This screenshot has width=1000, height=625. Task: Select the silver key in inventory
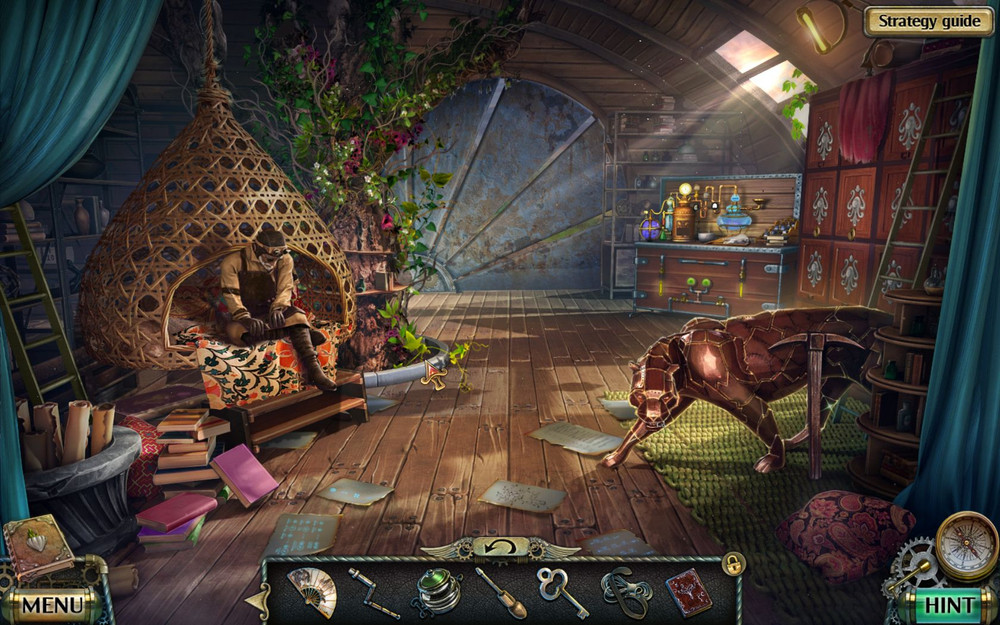tap(563, 593)
